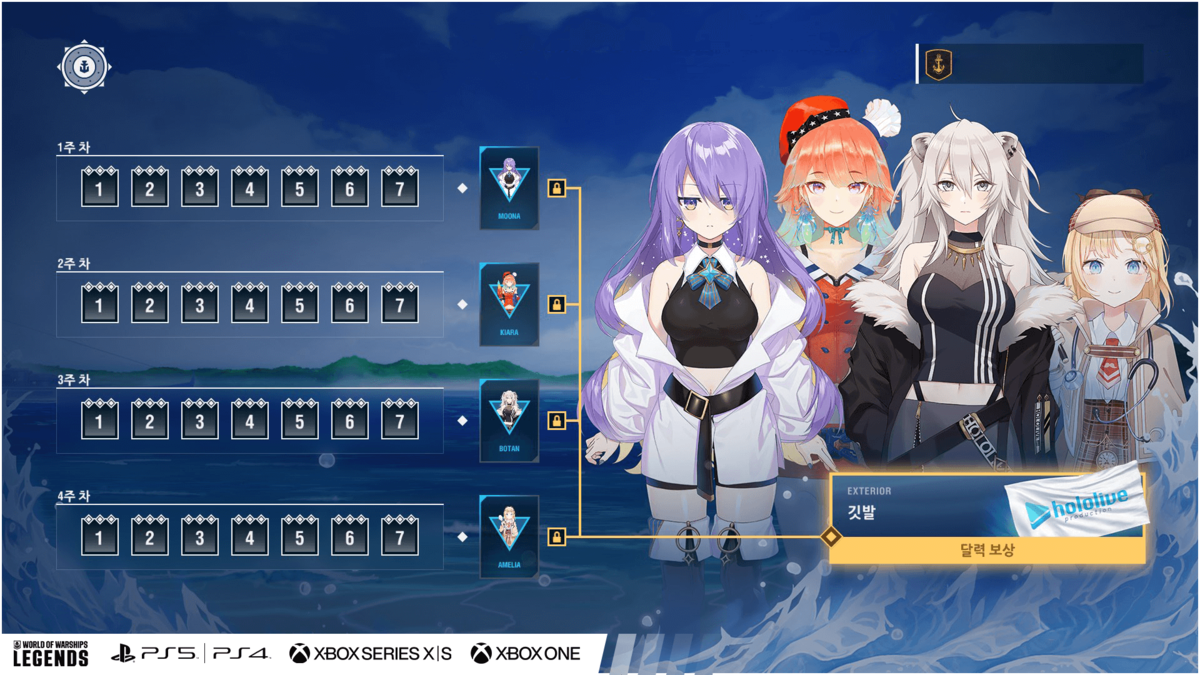Screen dimensions: 1200x675
Task: Choose the Botan commander reward card
Action: coord(510,420)
